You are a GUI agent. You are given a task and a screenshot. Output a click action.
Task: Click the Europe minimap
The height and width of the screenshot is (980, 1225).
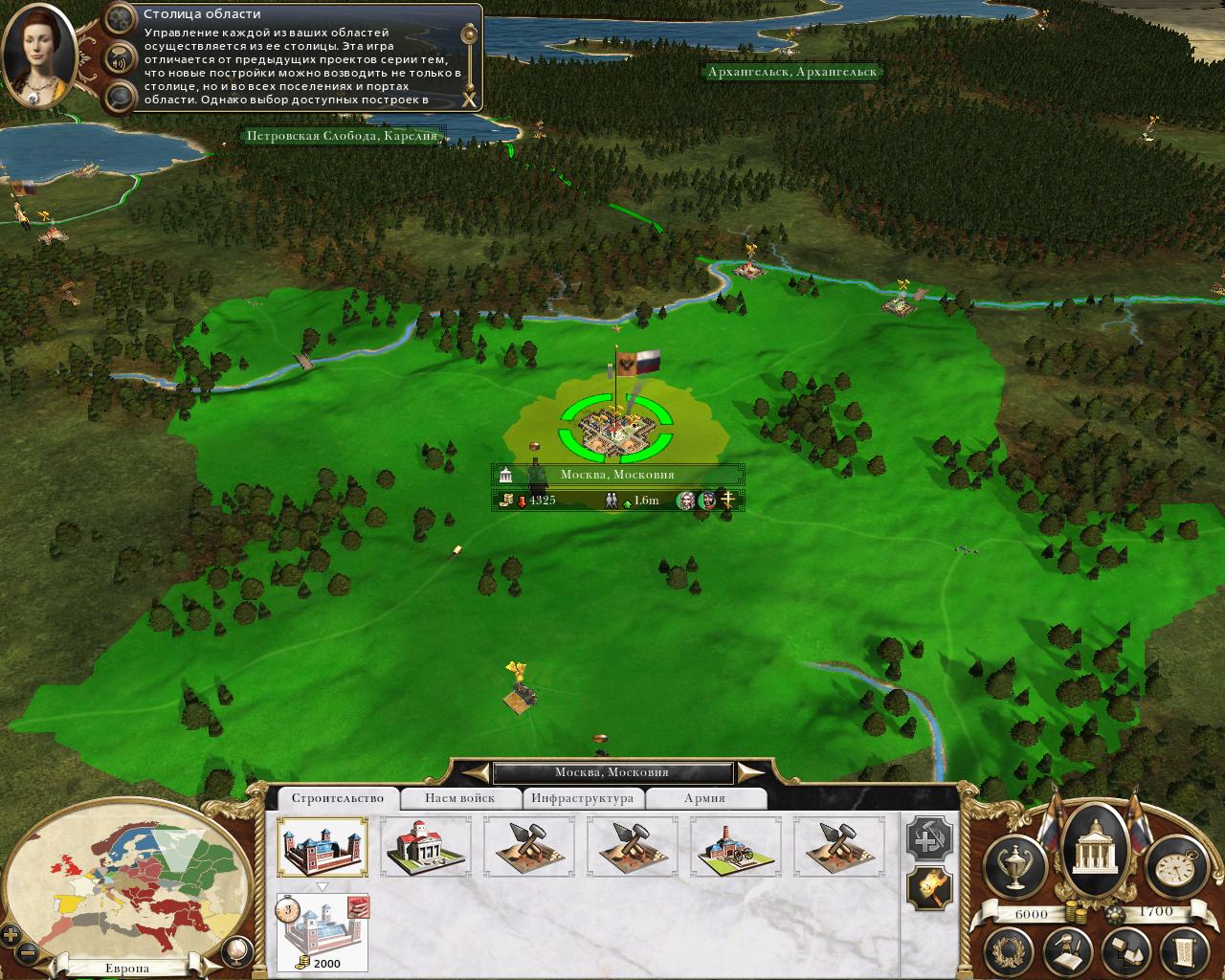pos(124,880)
